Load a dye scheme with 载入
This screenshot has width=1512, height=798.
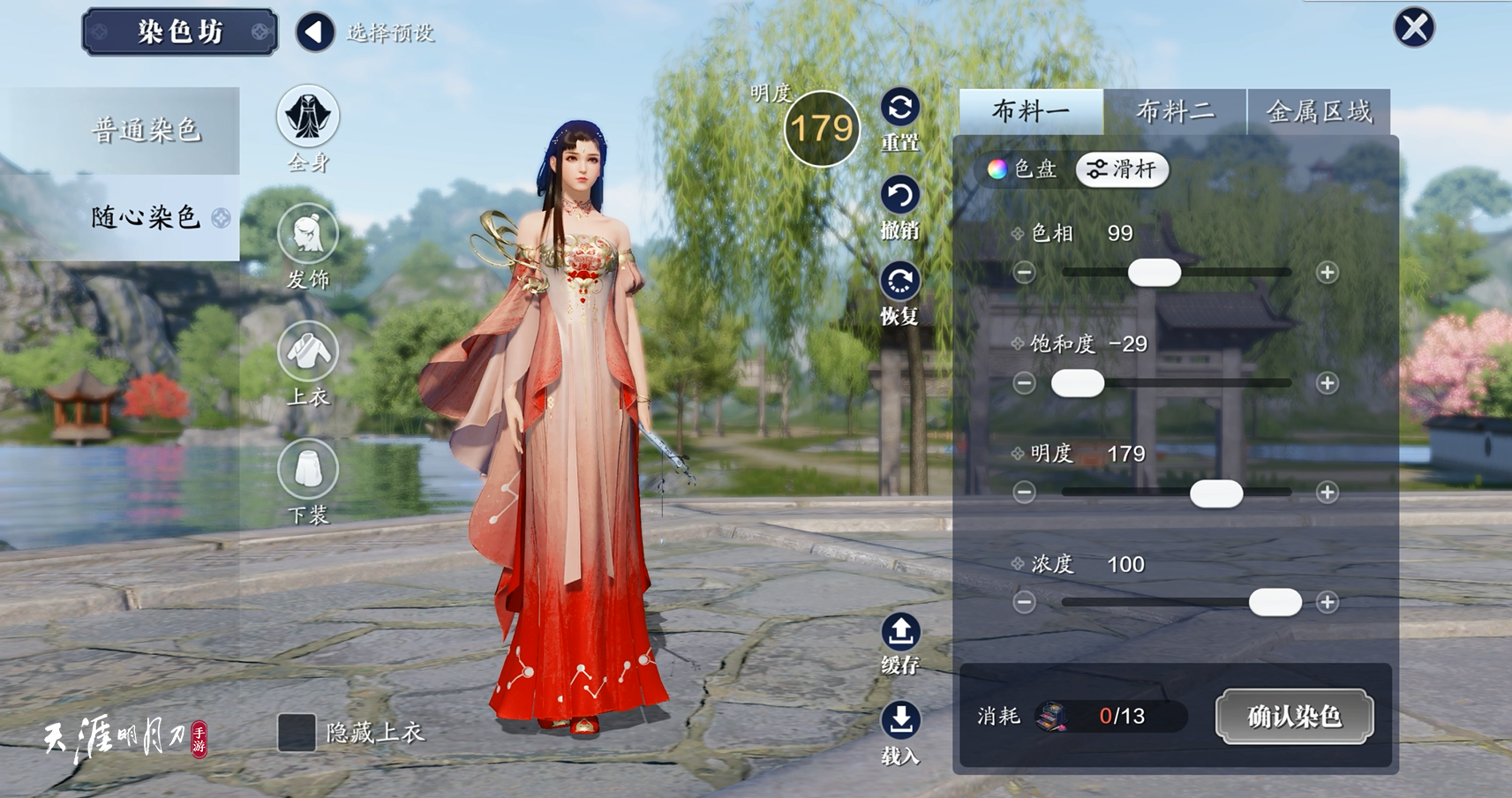(900, 720)
